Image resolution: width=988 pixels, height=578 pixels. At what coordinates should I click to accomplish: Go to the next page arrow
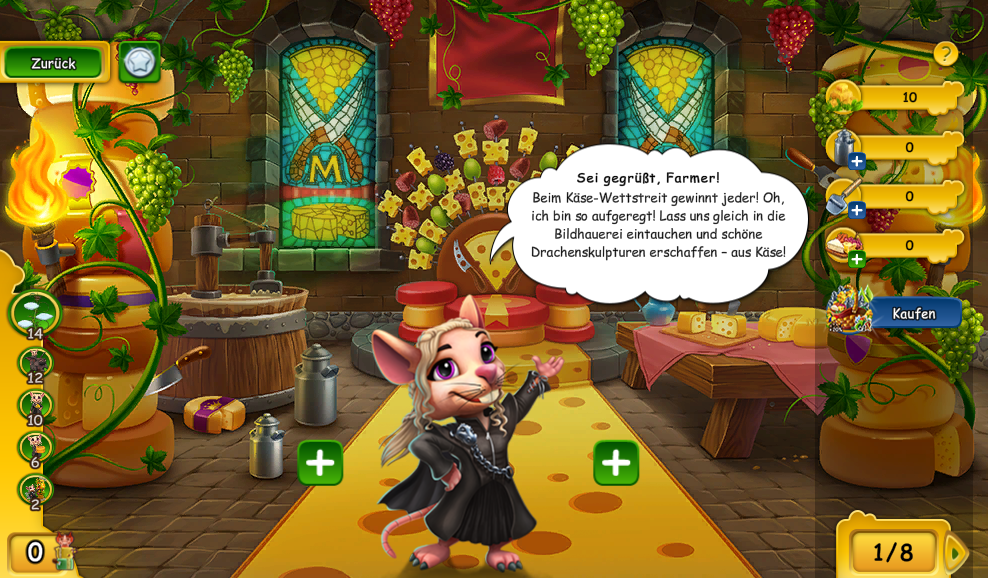pos(955,552)
